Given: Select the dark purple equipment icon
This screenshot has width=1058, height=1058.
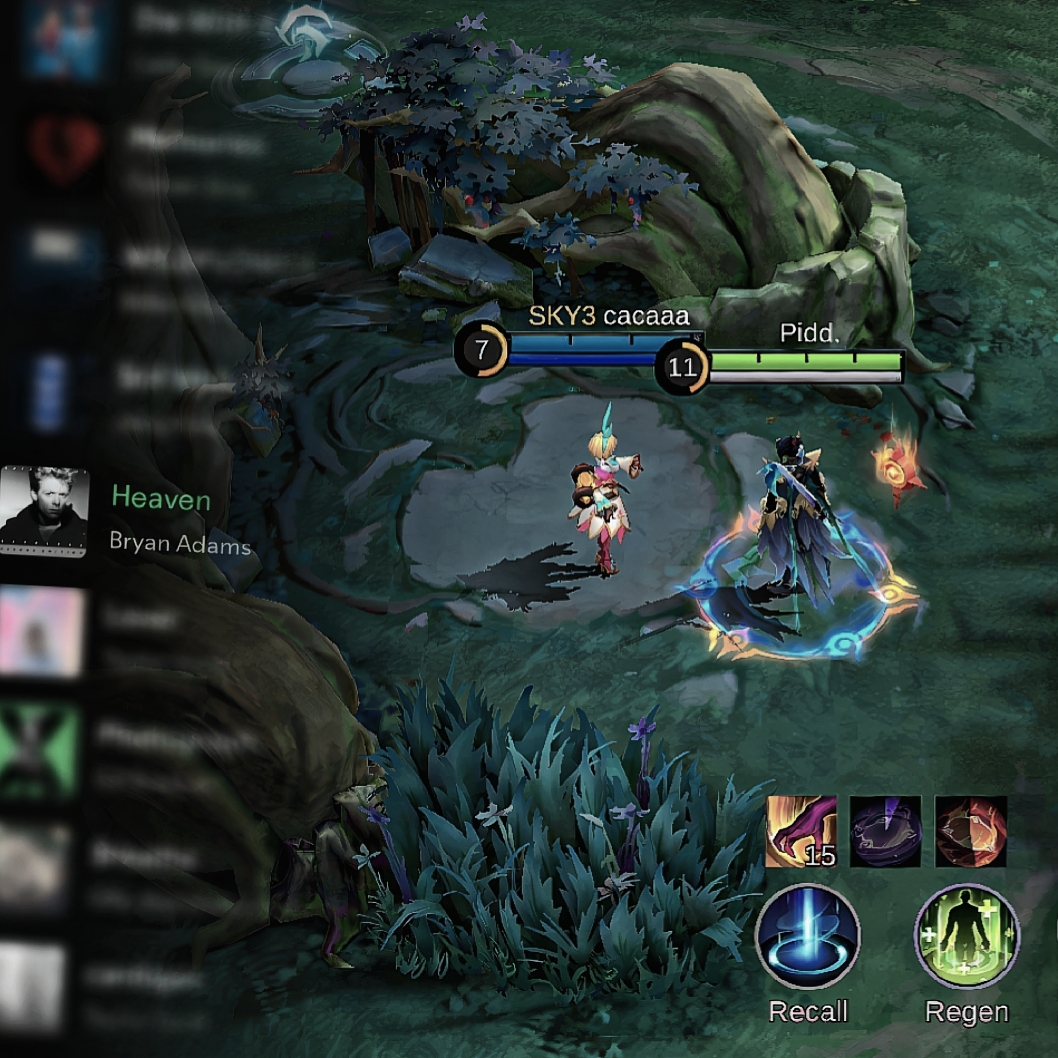Looking at the screenshot, I should point(885,831).
